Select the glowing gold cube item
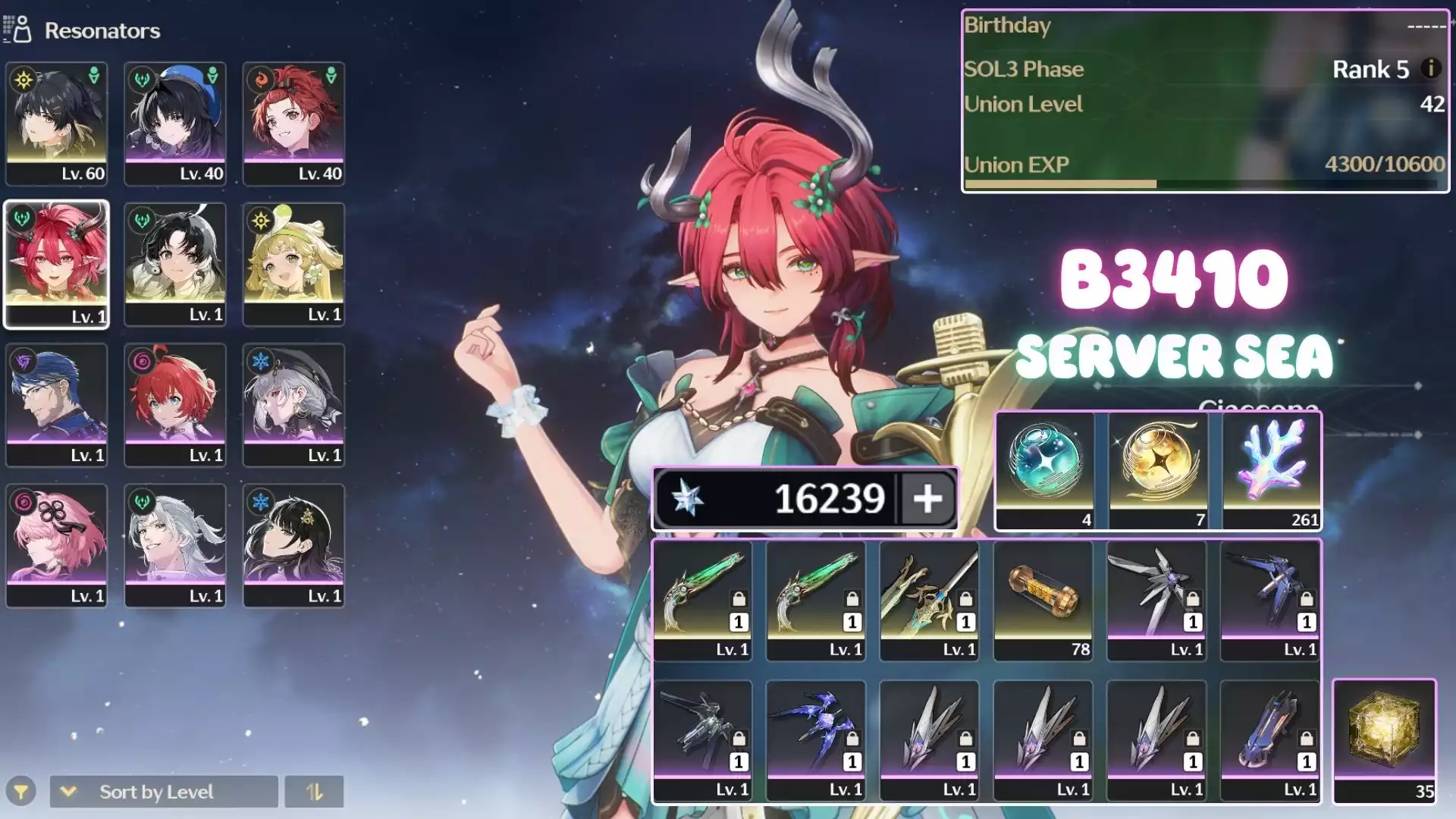 pyautogui.click(x=1384, y=741)
